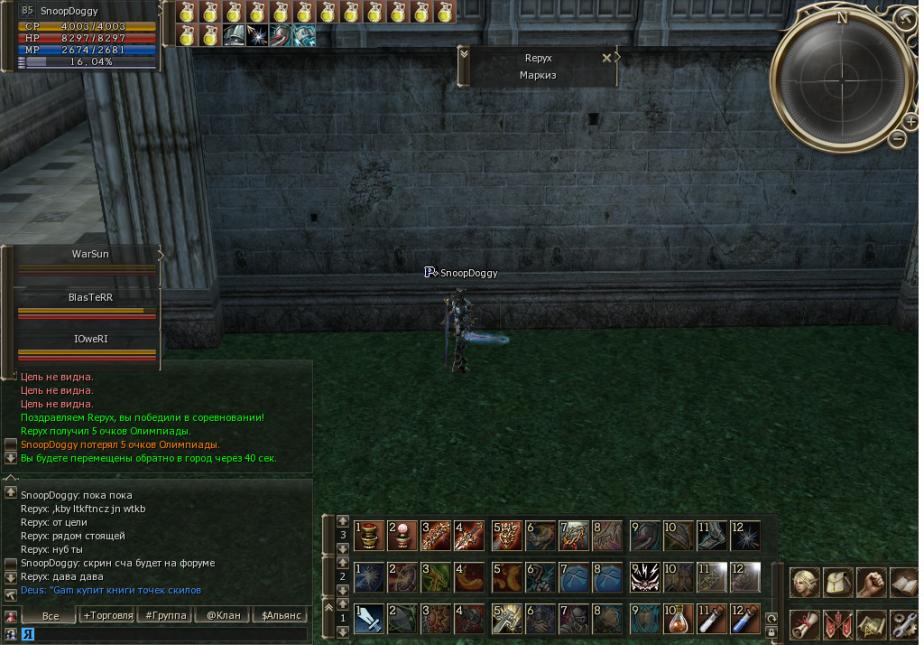Viewport: 924px width, 645px height.
Task: Activate the sword skill in bottom slot 1
Action: [x=368, y=619]
